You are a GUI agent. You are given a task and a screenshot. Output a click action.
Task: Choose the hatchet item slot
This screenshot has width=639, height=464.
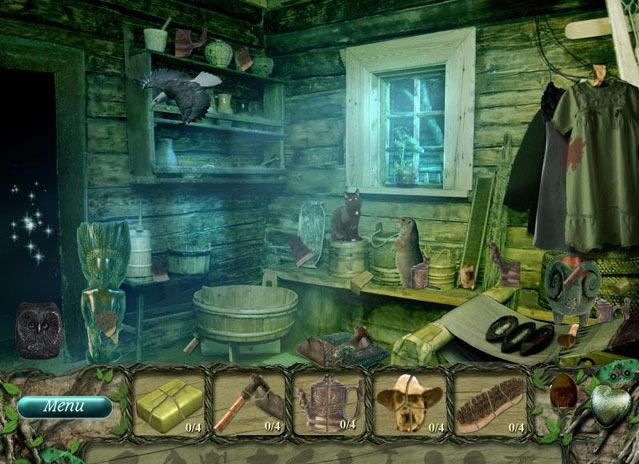[x=249, y=403]
